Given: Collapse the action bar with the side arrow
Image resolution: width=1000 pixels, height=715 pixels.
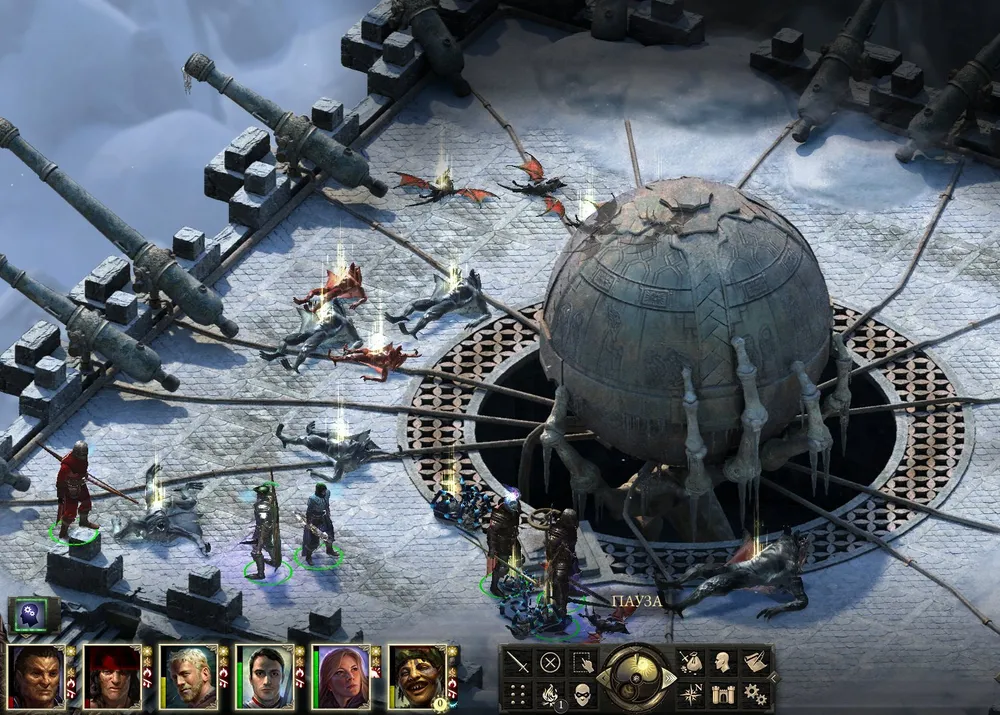Looking at the screenshot, I should click(x=775, y=677).
